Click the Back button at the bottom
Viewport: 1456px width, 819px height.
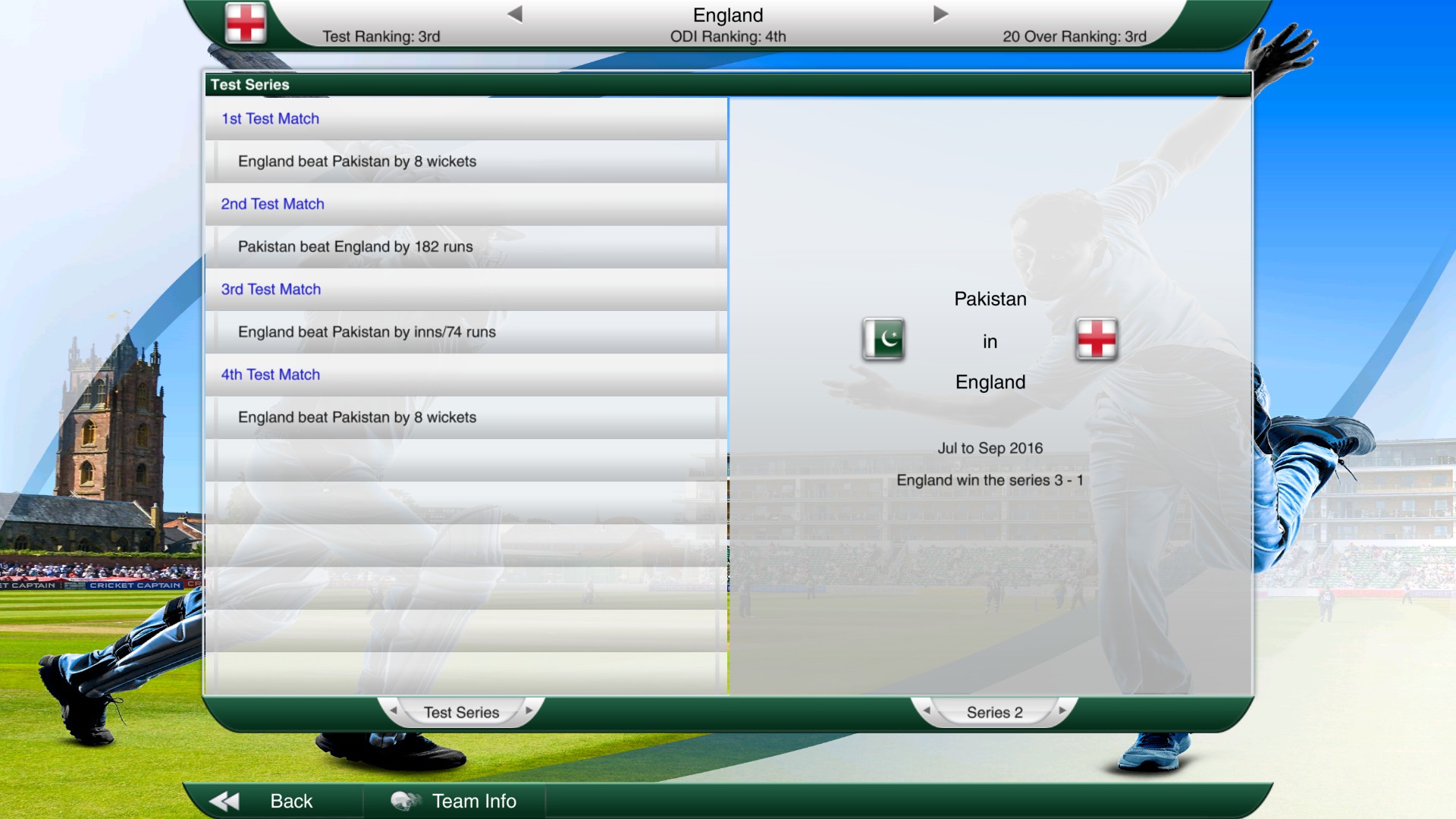point(291,801)
